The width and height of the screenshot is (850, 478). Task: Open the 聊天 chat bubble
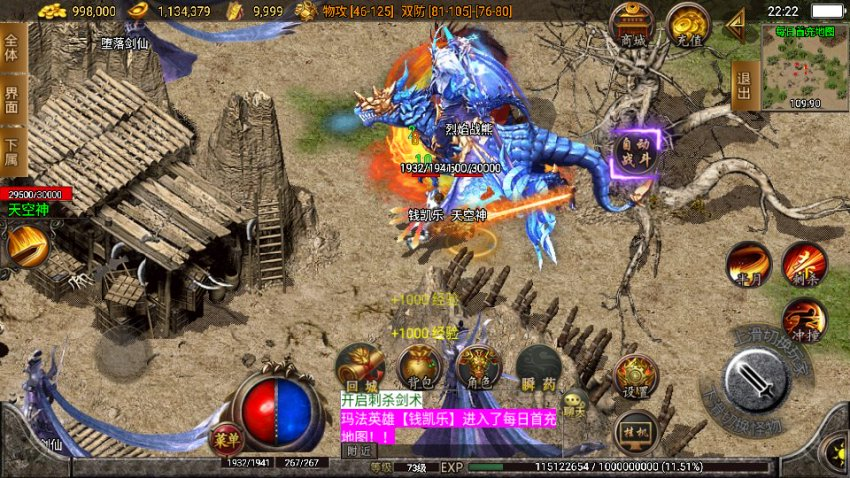573,402
